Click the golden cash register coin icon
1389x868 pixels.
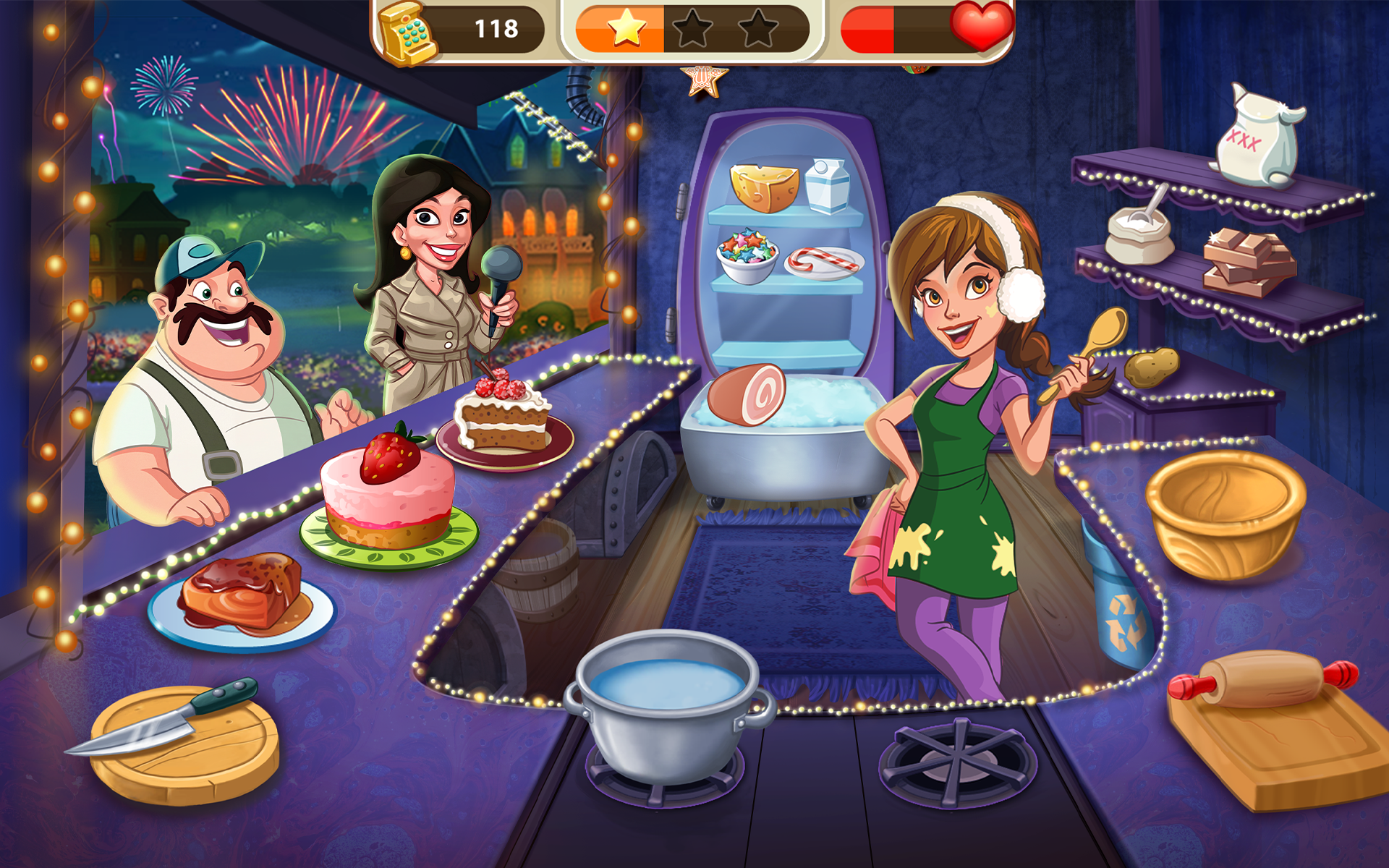coord(407,32)
